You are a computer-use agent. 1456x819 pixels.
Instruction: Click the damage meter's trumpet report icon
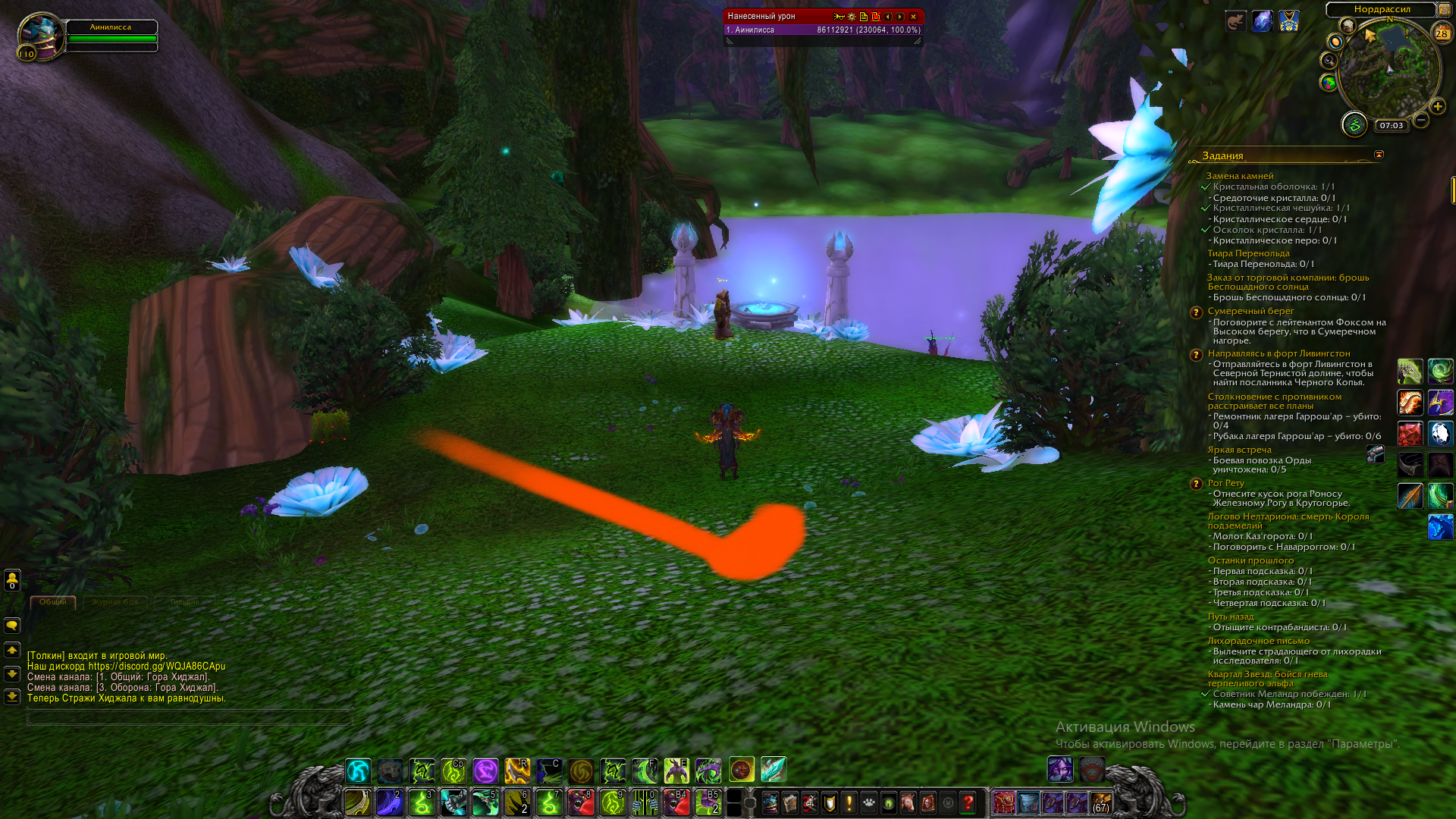(839, 17)
